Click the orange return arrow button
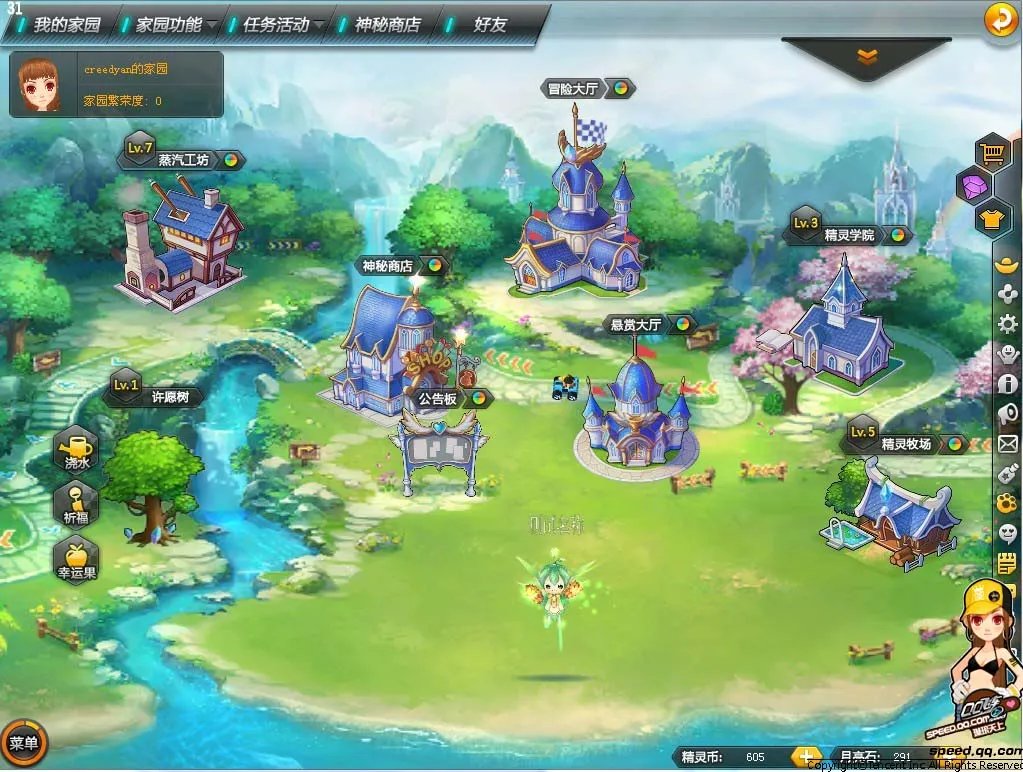 1000,19
